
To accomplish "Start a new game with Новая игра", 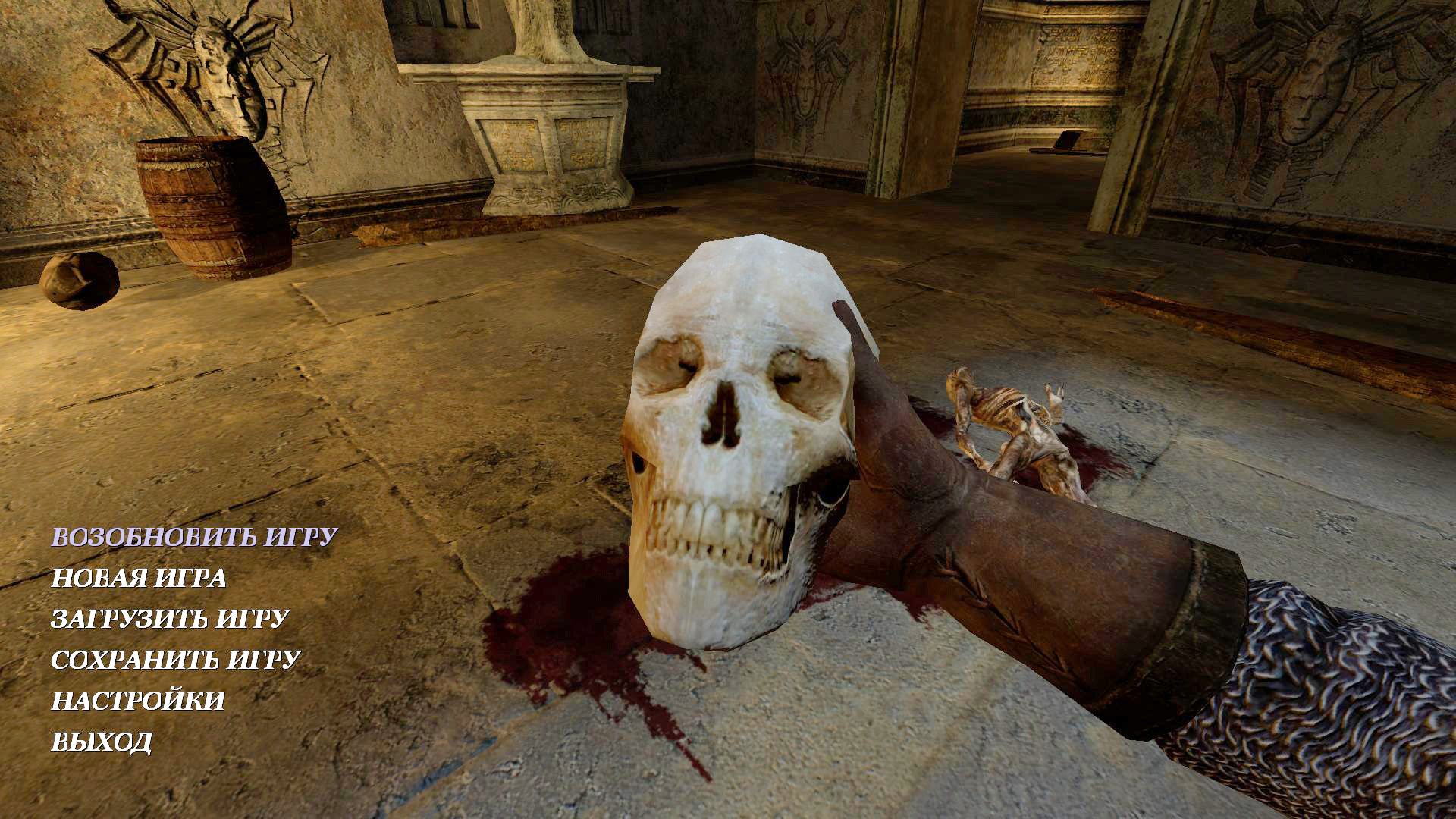I will click(139, 578).
